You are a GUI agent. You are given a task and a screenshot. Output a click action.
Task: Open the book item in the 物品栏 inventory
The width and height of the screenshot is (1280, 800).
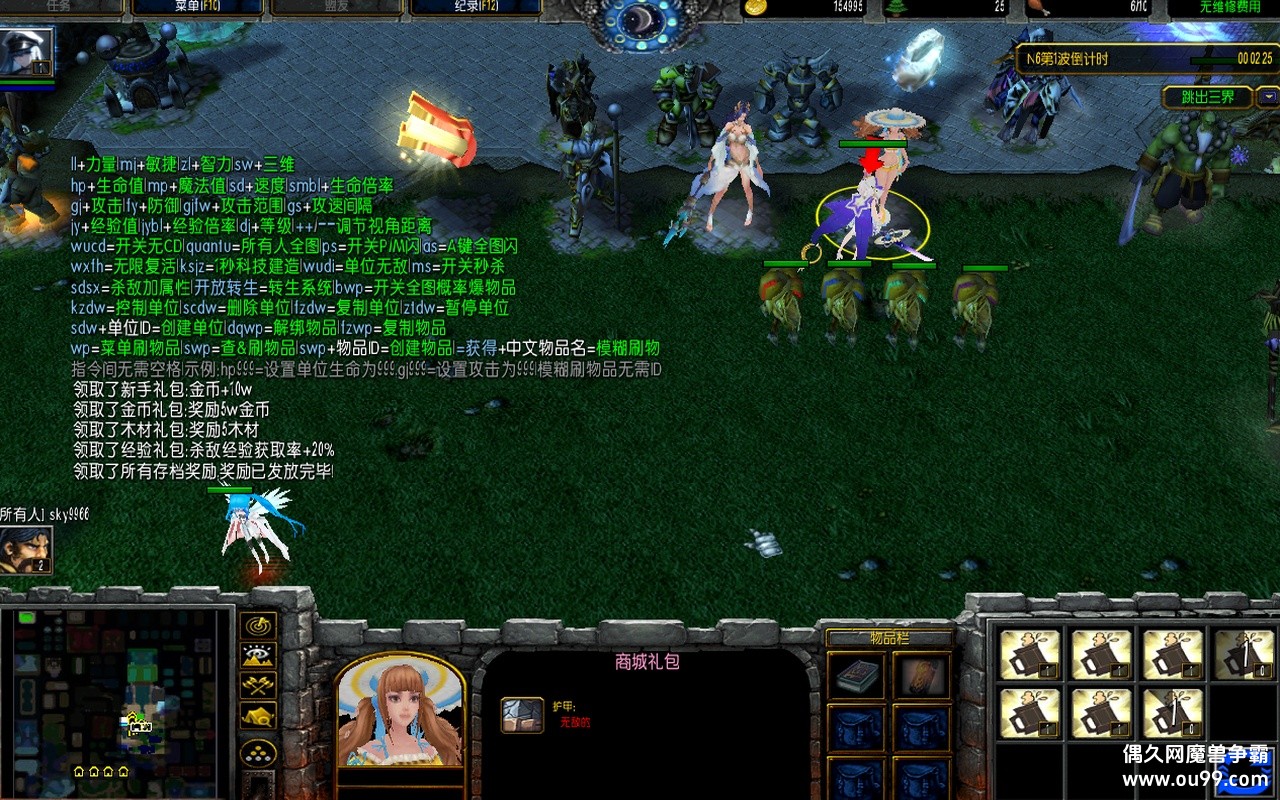856,675
